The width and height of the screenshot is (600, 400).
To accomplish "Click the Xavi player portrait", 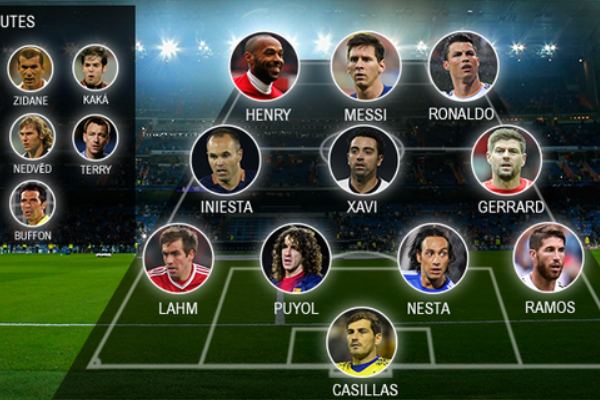I will click(x=364, y=159).
